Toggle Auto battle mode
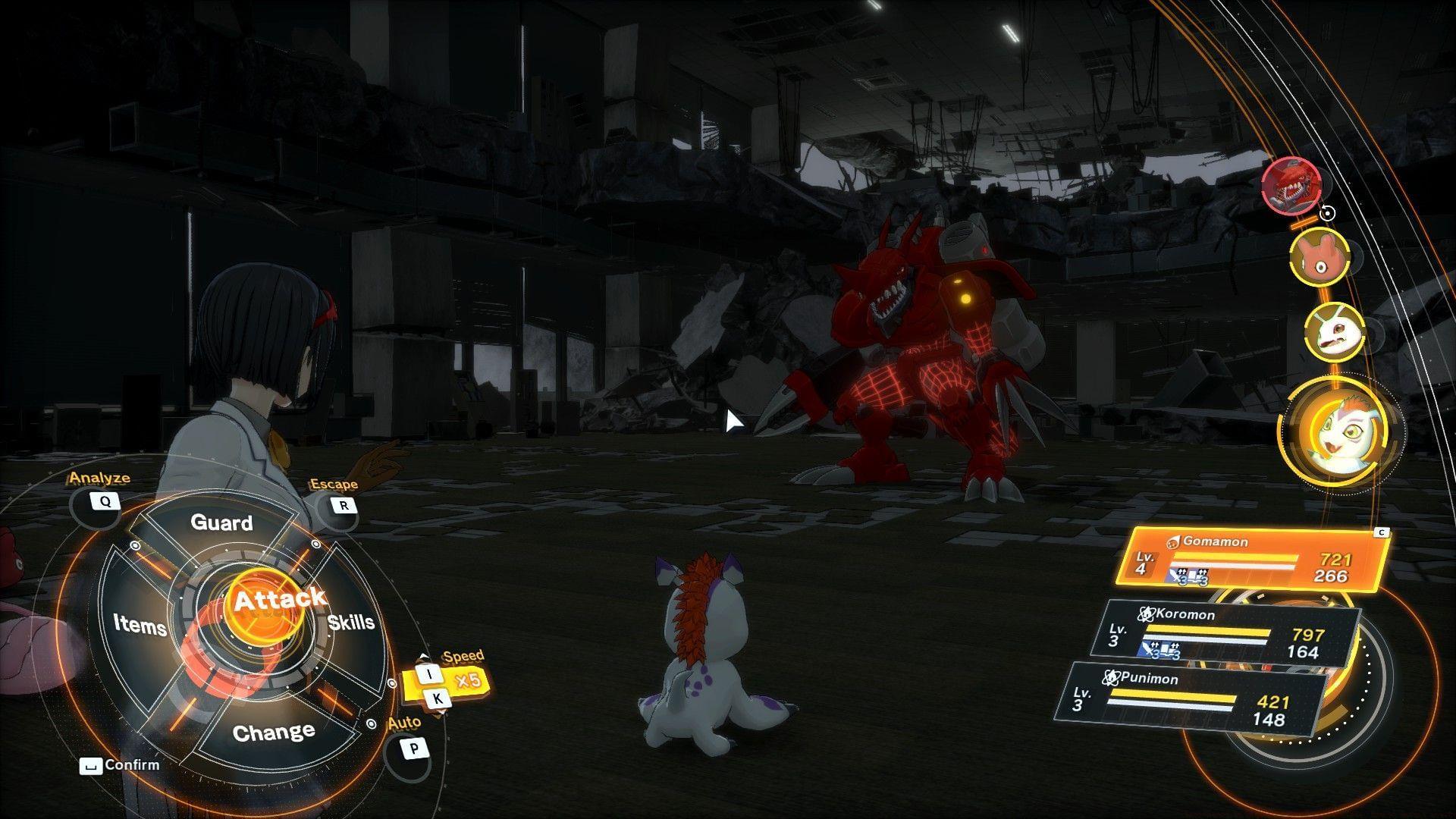The image size is (1456, 819). click(413, 749)
